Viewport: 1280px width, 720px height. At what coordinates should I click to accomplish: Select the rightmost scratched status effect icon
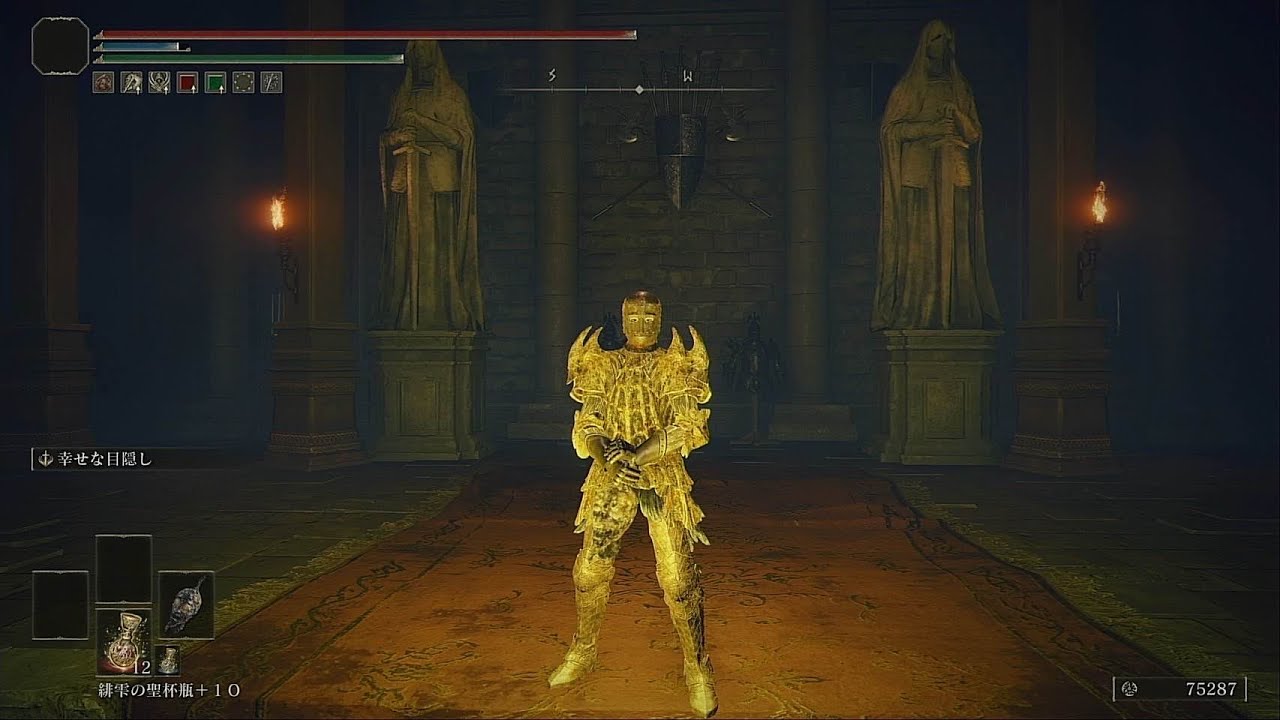[x=270, y=83]
